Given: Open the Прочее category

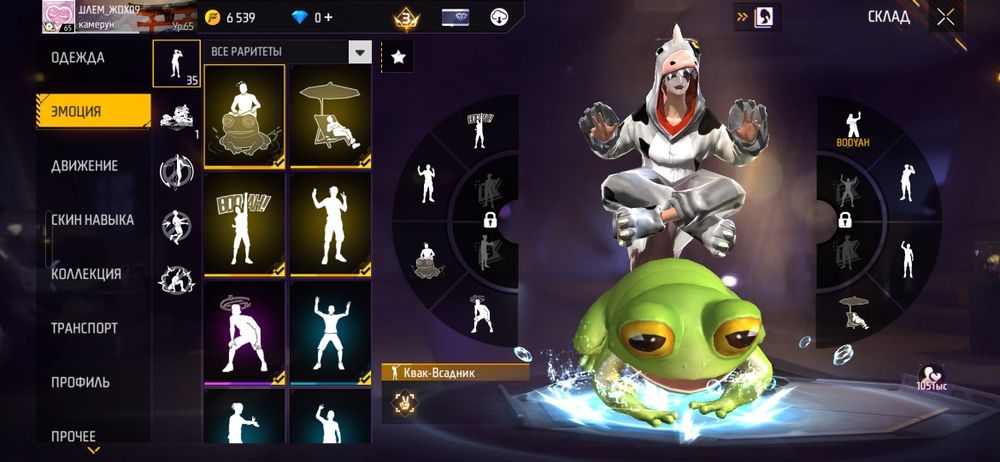Looking at the screenshot, I should [x=73, y=436].
